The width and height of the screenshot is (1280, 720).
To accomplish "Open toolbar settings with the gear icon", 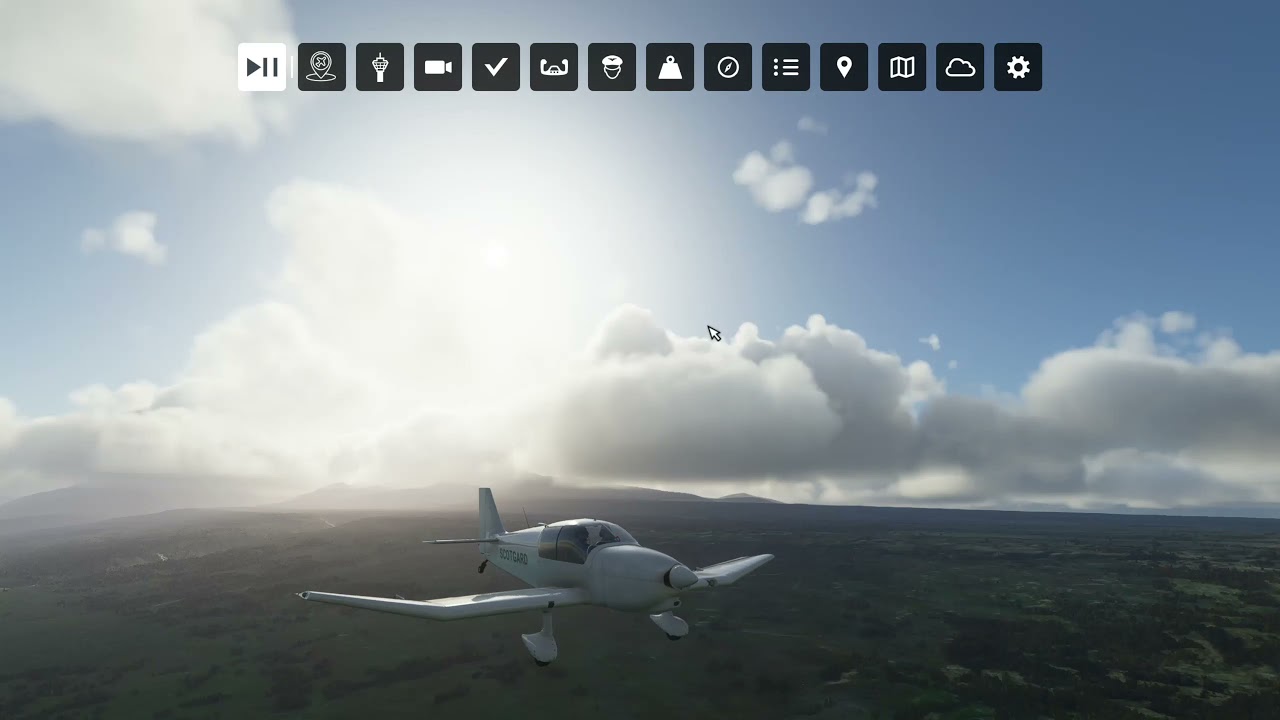I will click(x=1018, y=67).
